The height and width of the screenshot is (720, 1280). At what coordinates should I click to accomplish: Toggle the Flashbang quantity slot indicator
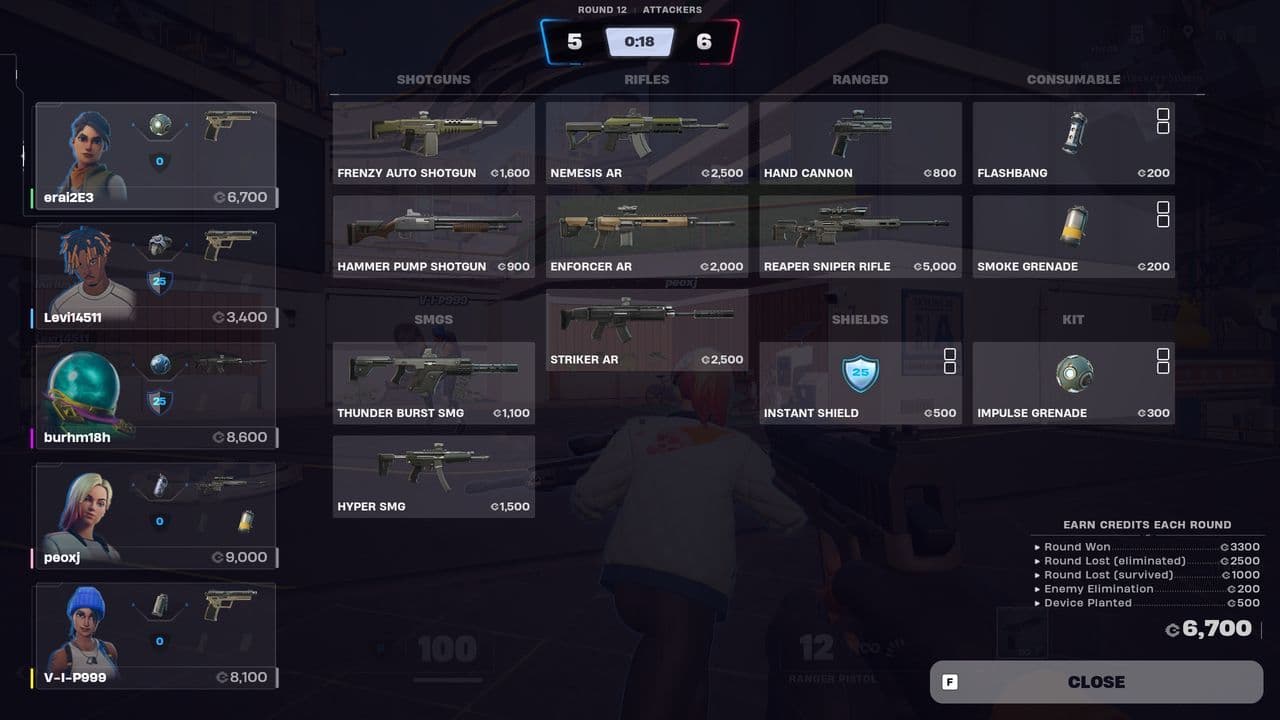(1163, 122)
